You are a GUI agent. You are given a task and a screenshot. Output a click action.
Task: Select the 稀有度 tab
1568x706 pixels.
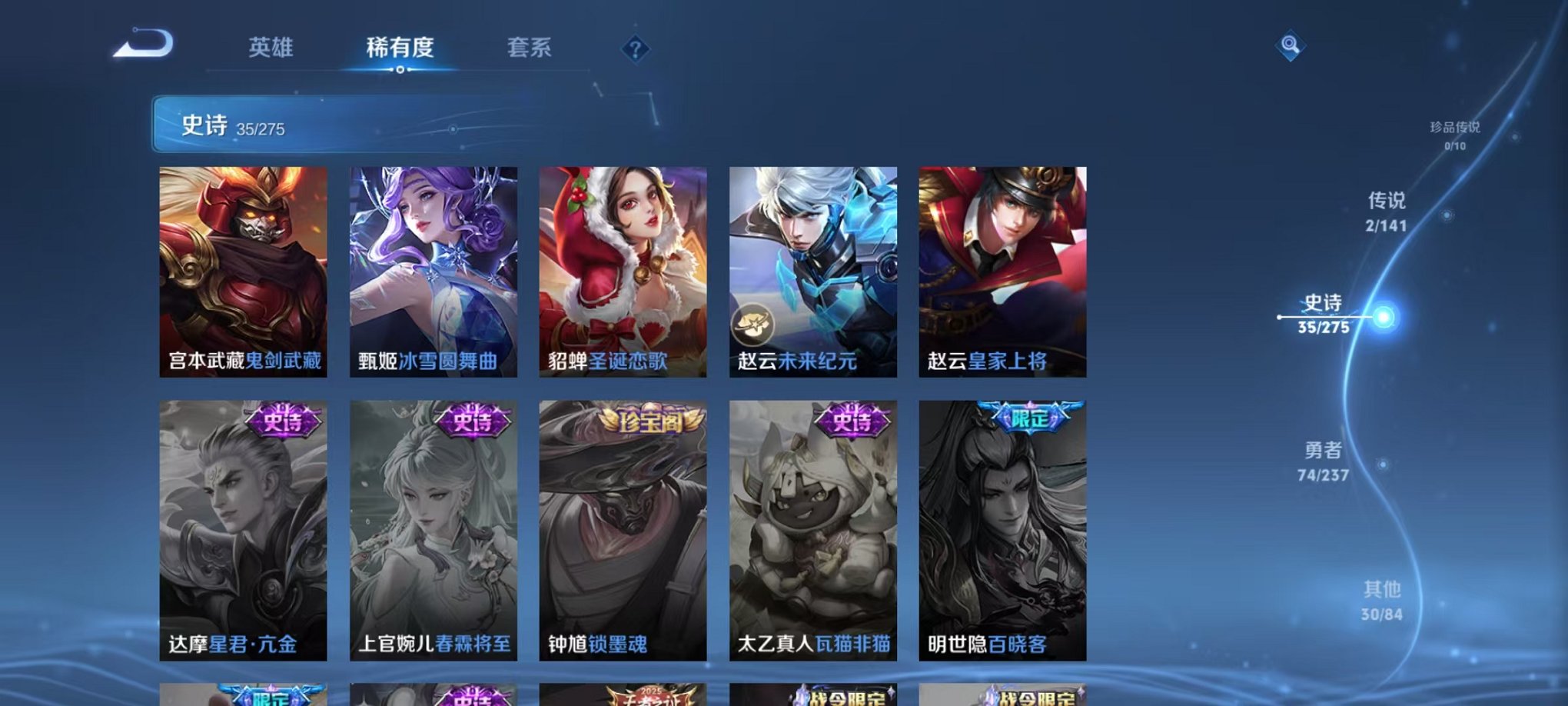click(398, 48)
